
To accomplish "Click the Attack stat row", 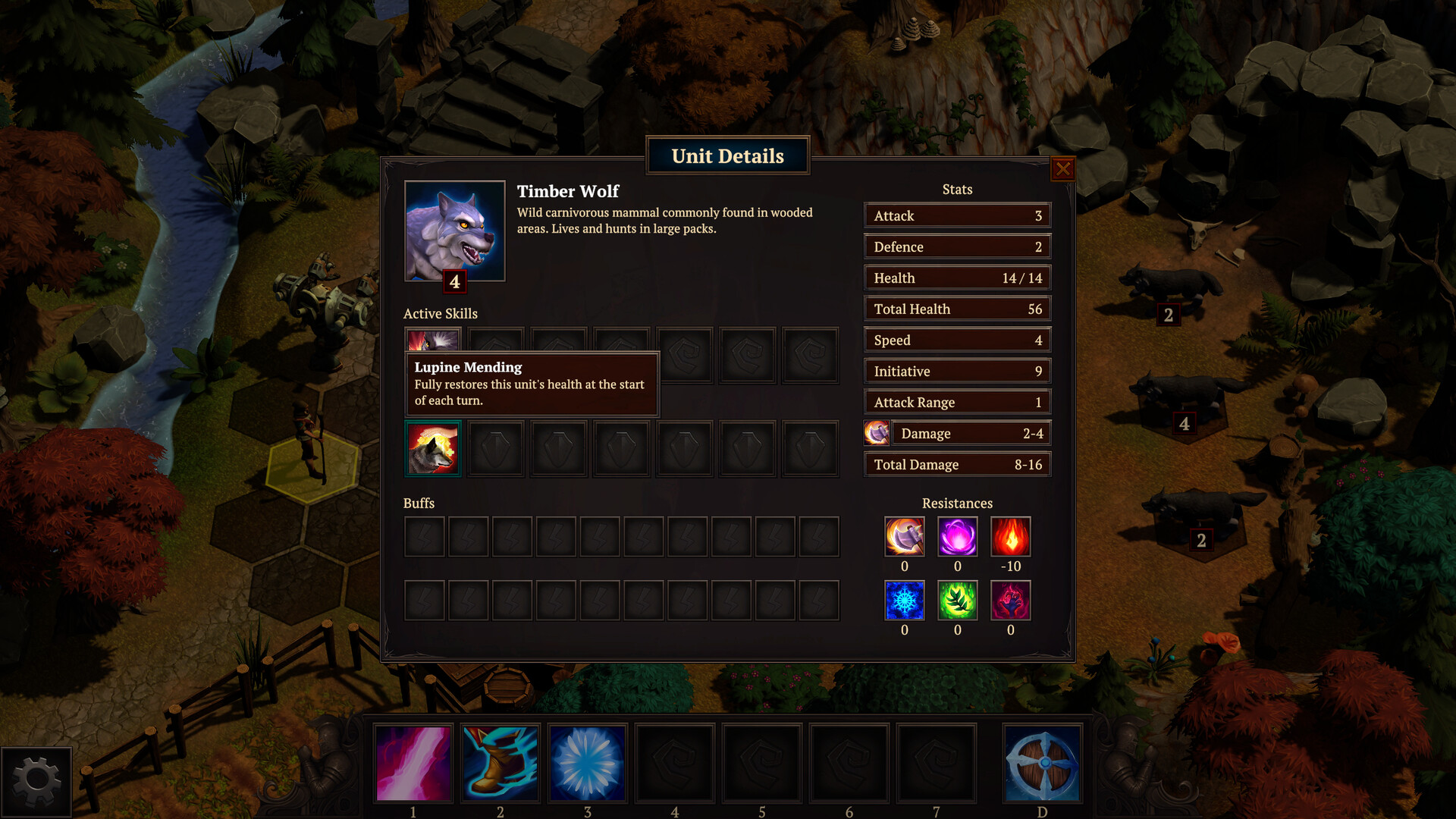I will (957, 215).
